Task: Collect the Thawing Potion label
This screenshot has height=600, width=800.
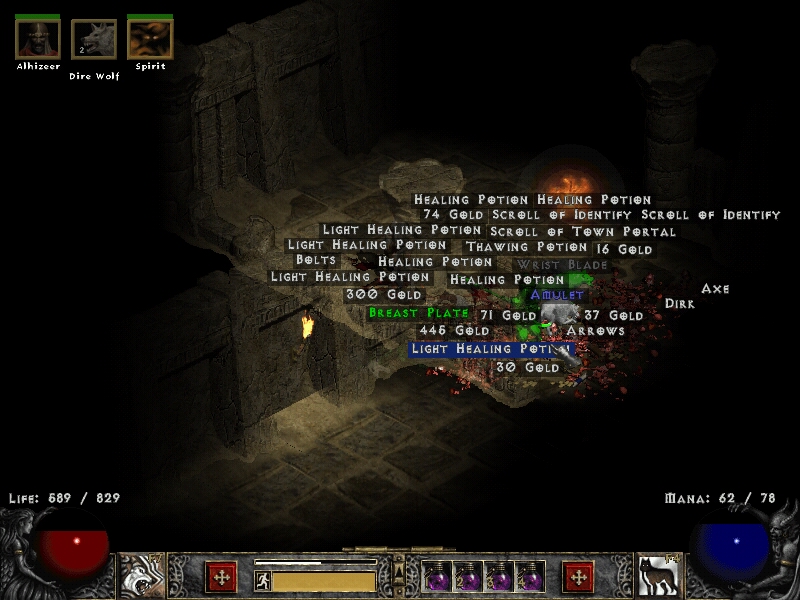Action: click(x=526, y=247)
